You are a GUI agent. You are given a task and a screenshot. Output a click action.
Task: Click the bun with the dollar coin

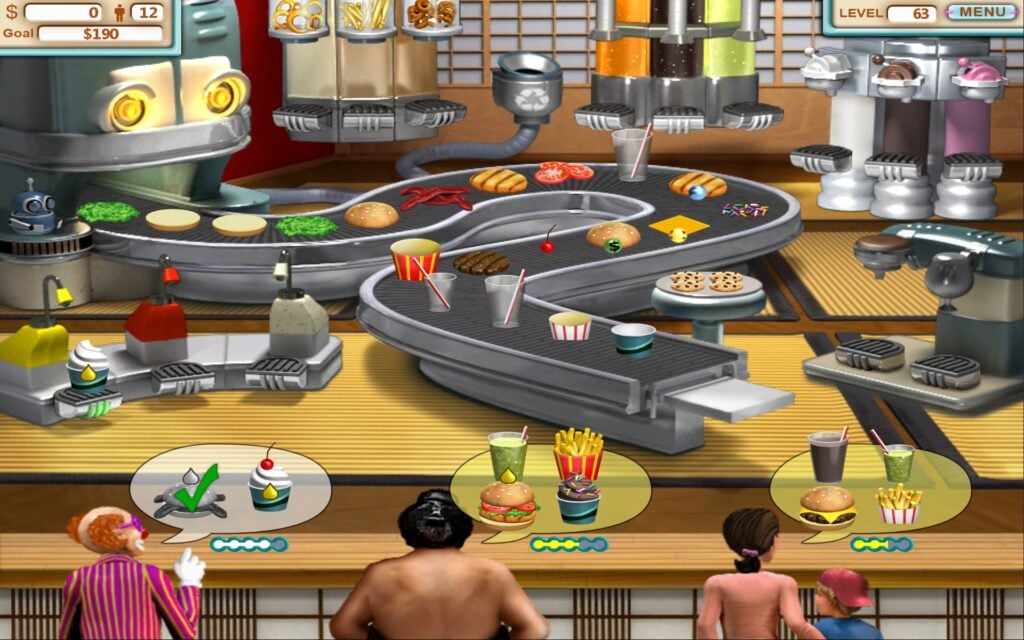pyautogui.click(x=613, y=237)
